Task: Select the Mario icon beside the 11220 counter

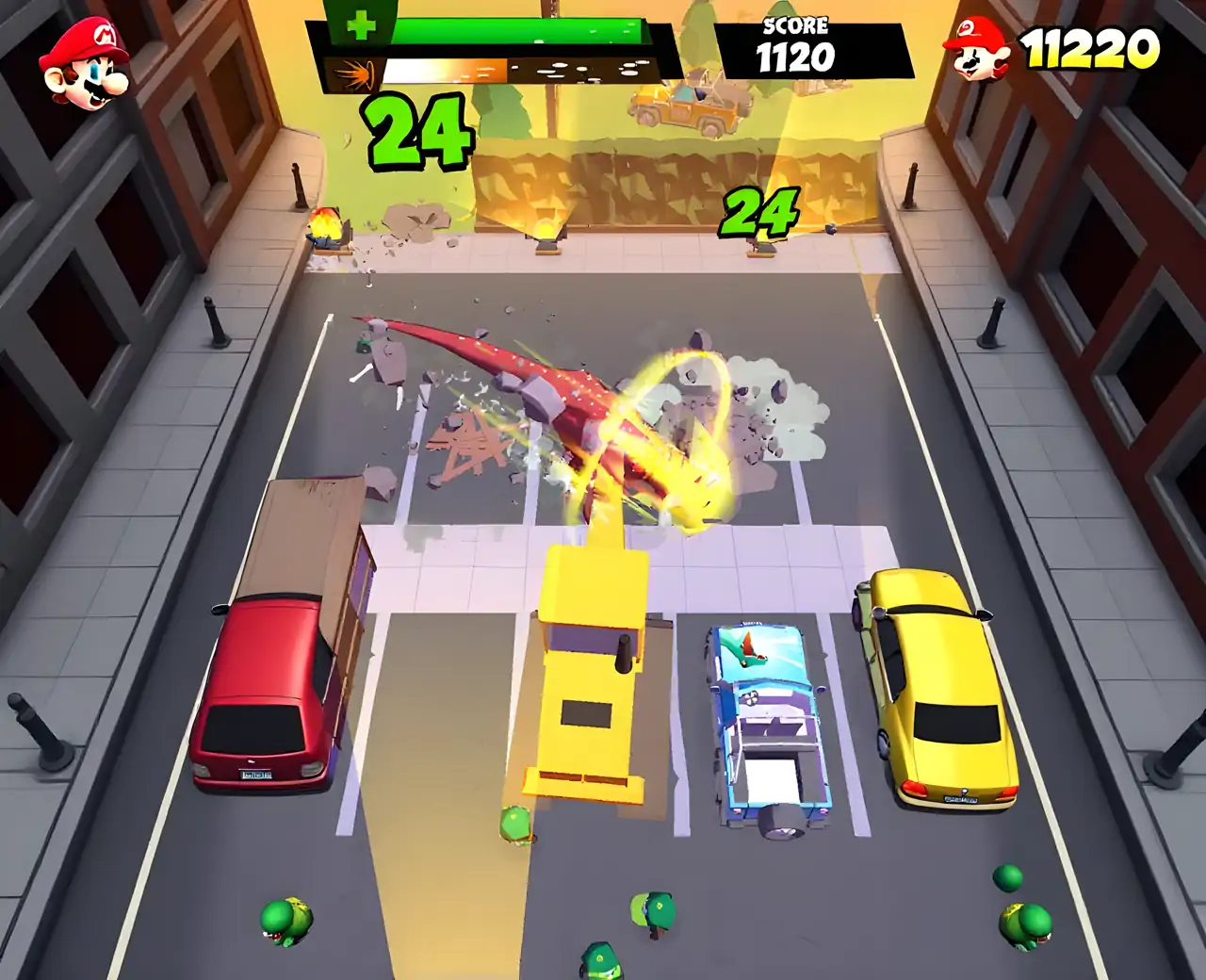Action: pyautogui.click(x=976, y=48)
